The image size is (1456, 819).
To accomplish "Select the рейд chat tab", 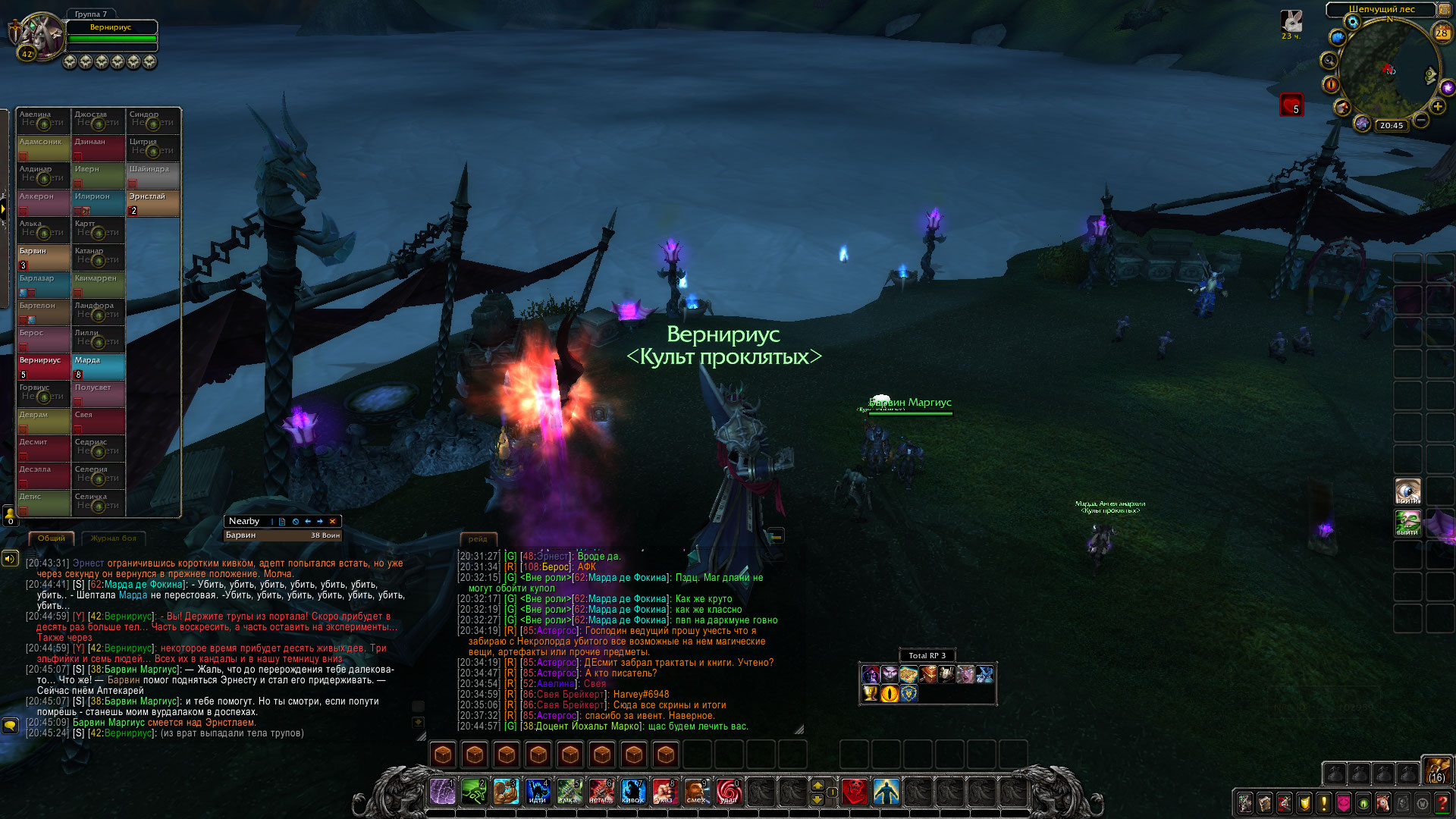I will click(478, 539).
